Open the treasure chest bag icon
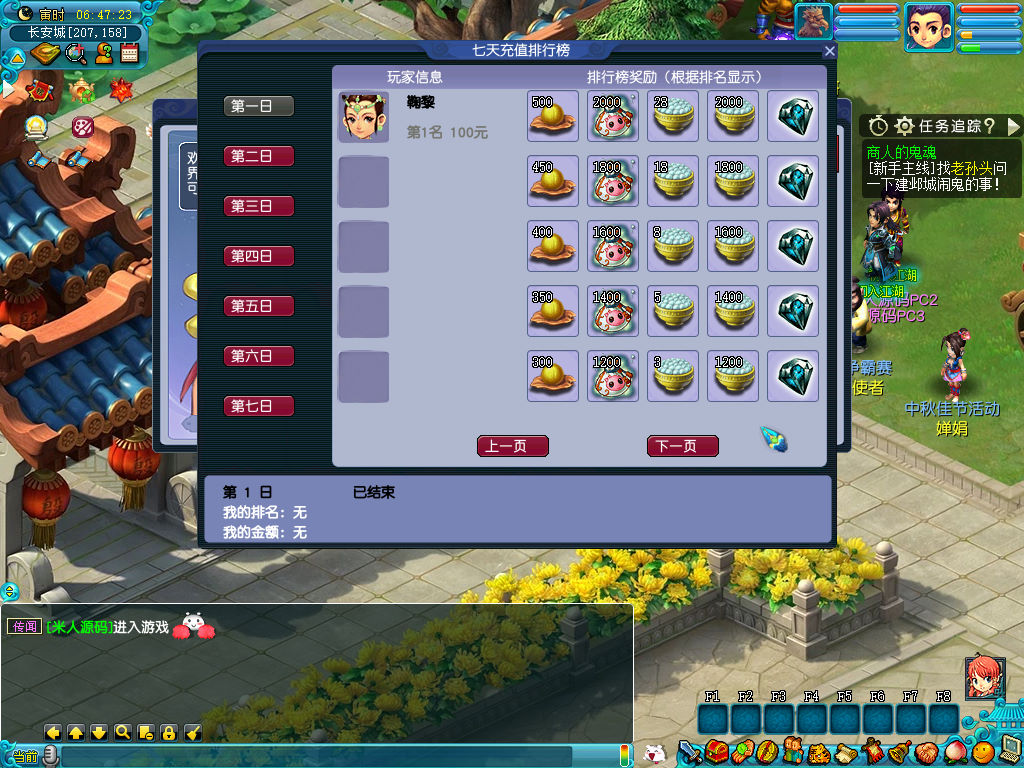 click(715, 750)
